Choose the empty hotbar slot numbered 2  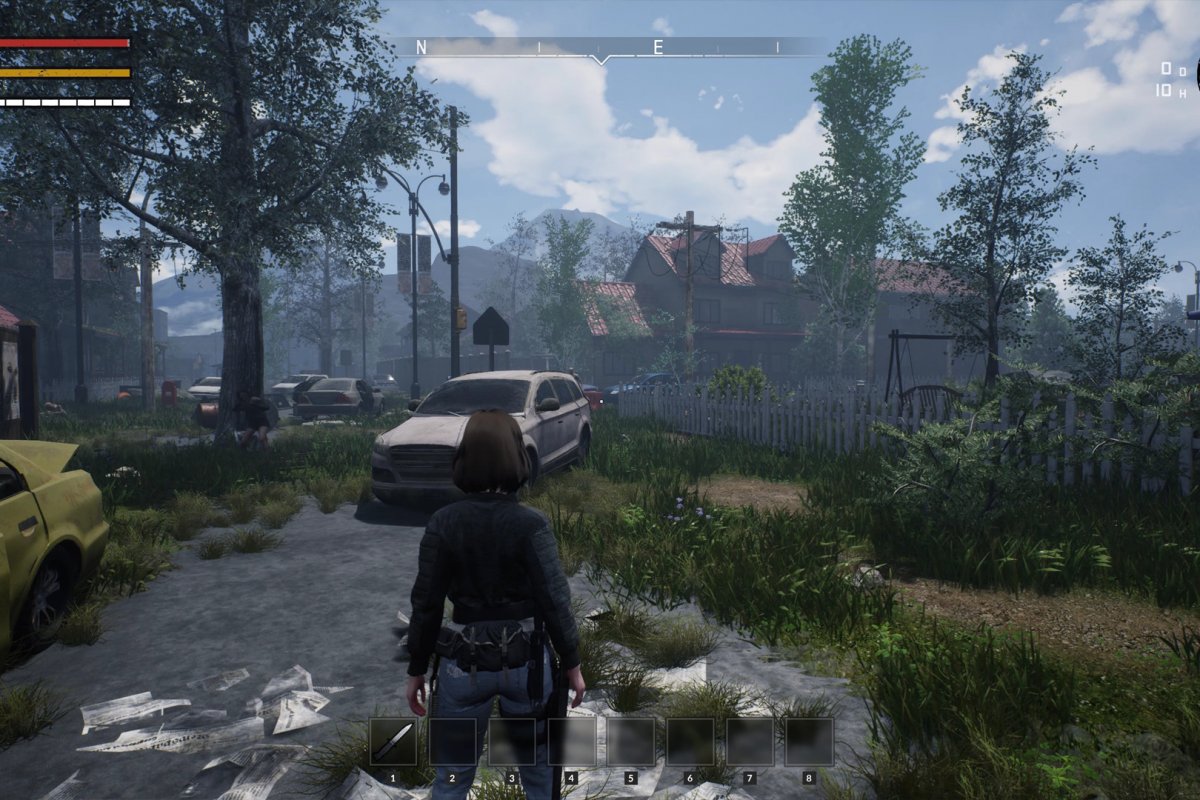(x=452, y=741)
